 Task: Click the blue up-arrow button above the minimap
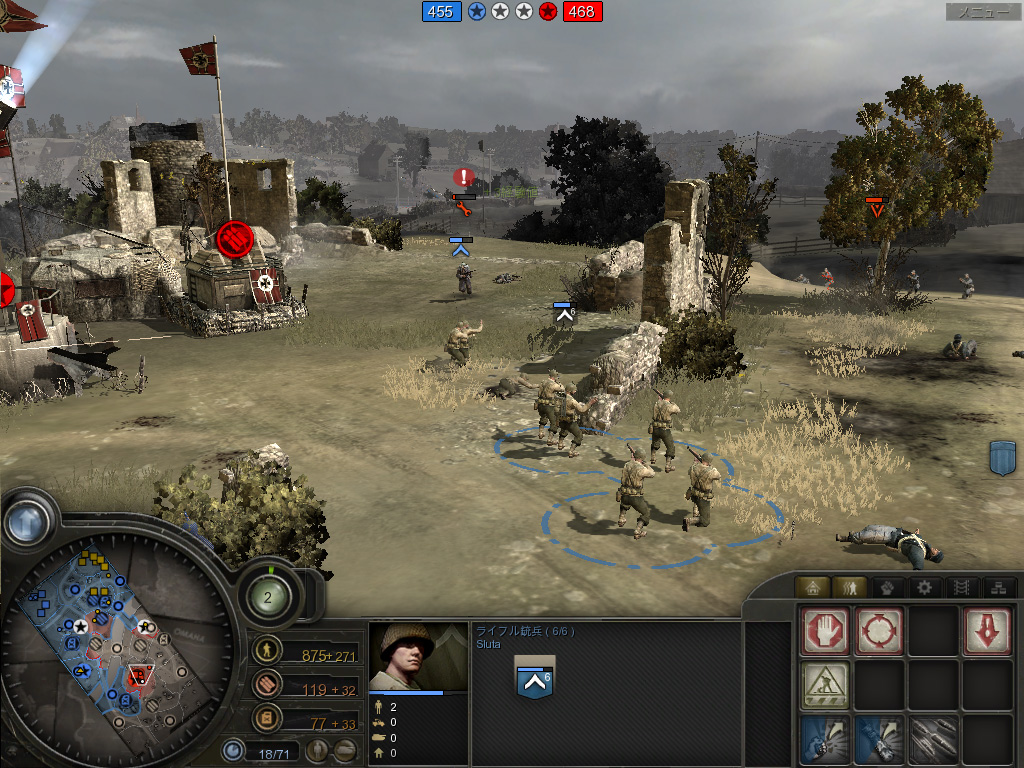27,521
